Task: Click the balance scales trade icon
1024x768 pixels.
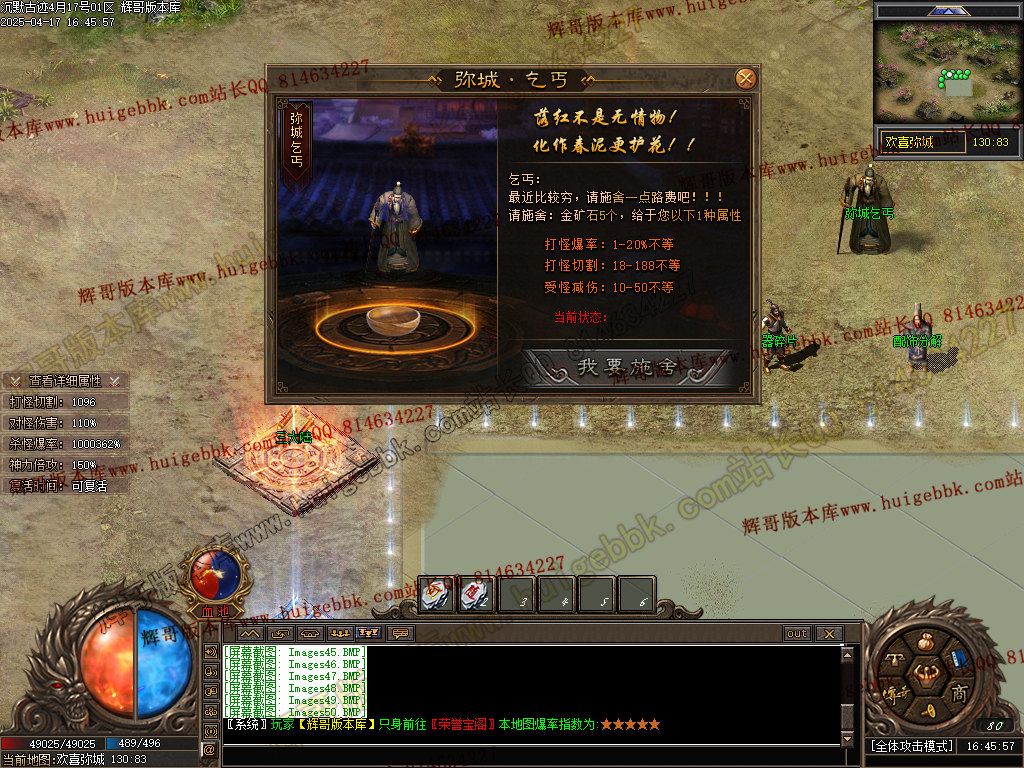Action: 896,658
